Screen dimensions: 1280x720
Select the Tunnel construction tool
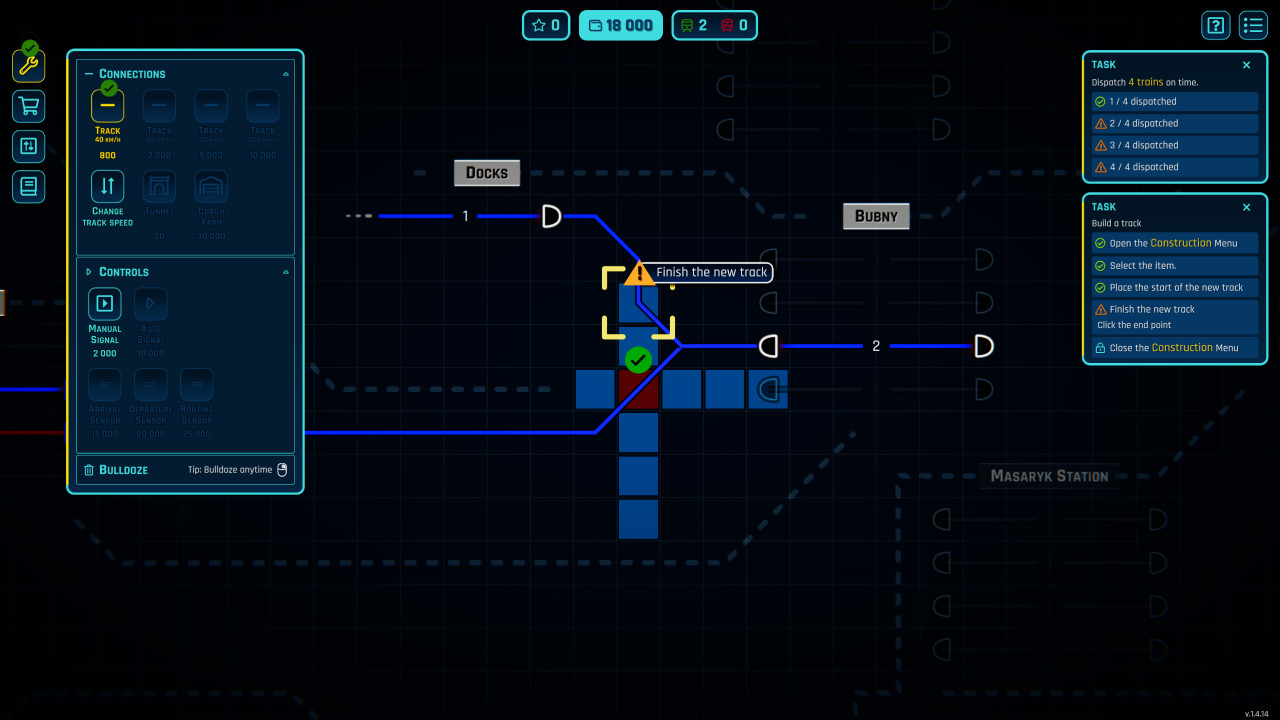coord(159,186)
